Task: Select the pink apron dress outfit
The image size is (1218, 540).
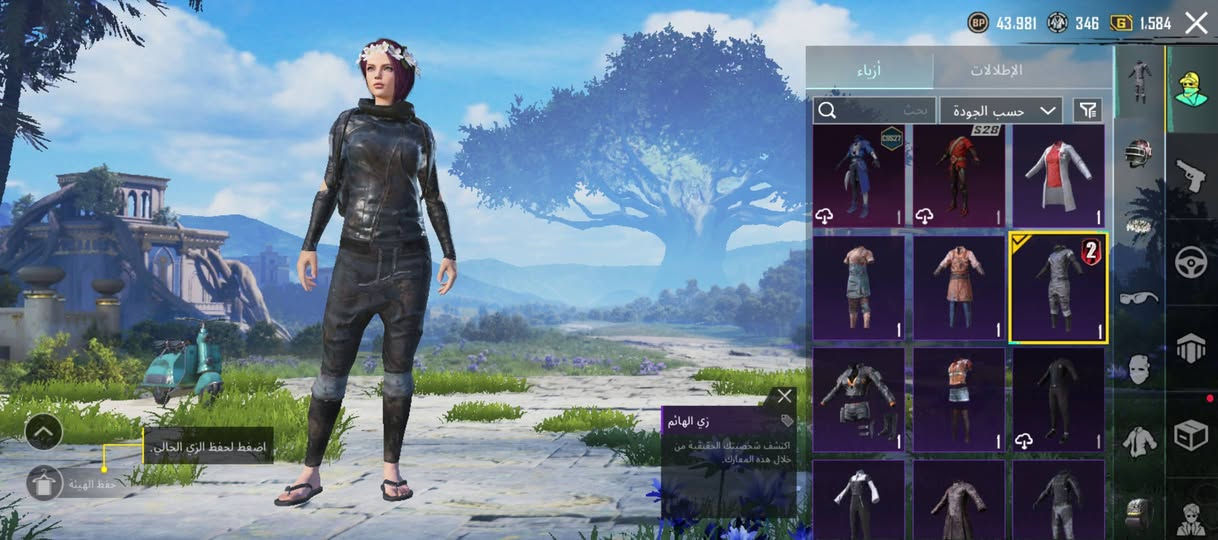Action: click(959, 288)
